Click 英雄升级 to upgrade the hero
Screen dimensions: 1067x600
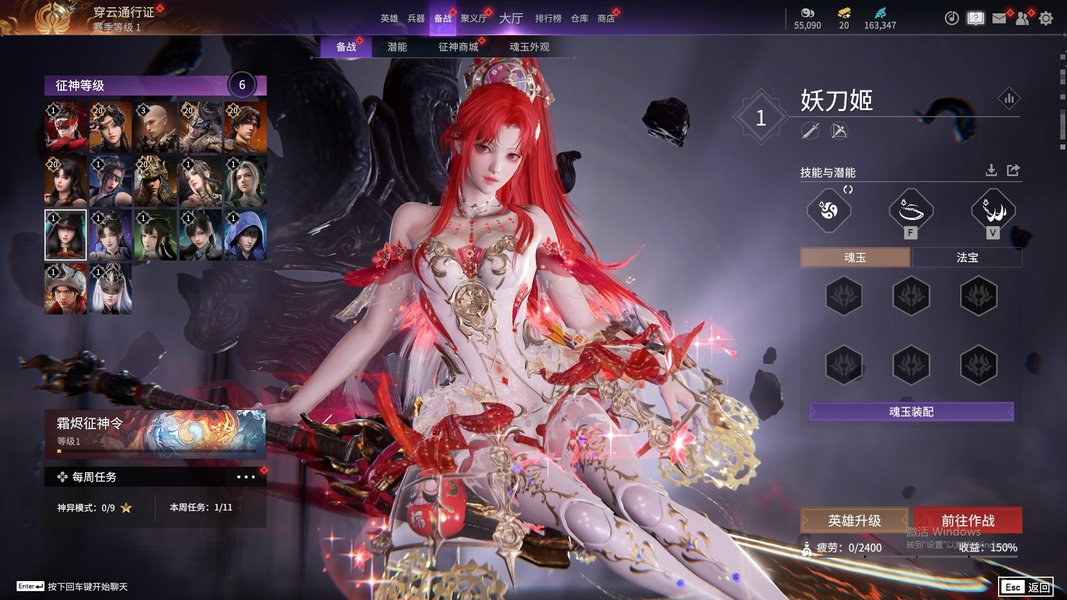[x=854, y=520]
